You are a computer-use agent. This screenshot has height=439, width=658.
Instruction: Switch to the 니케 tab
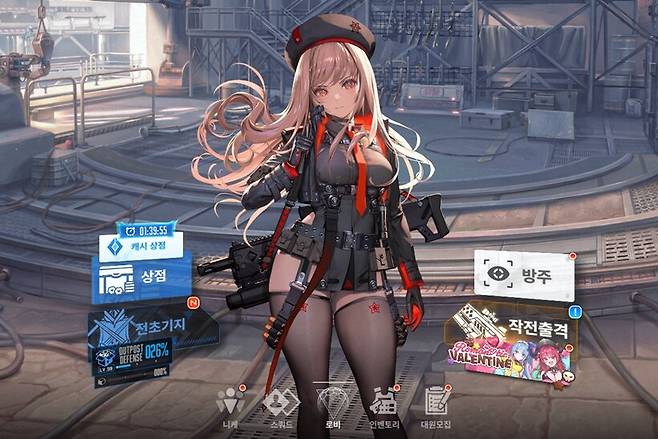point(231,404)
